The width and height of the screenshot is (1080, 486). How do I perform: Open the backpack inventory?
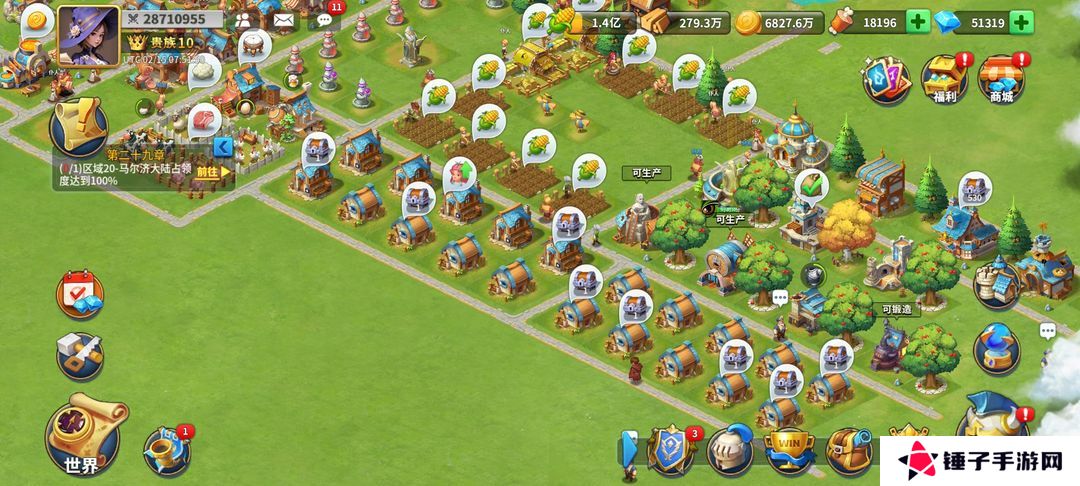pos(848,449)
